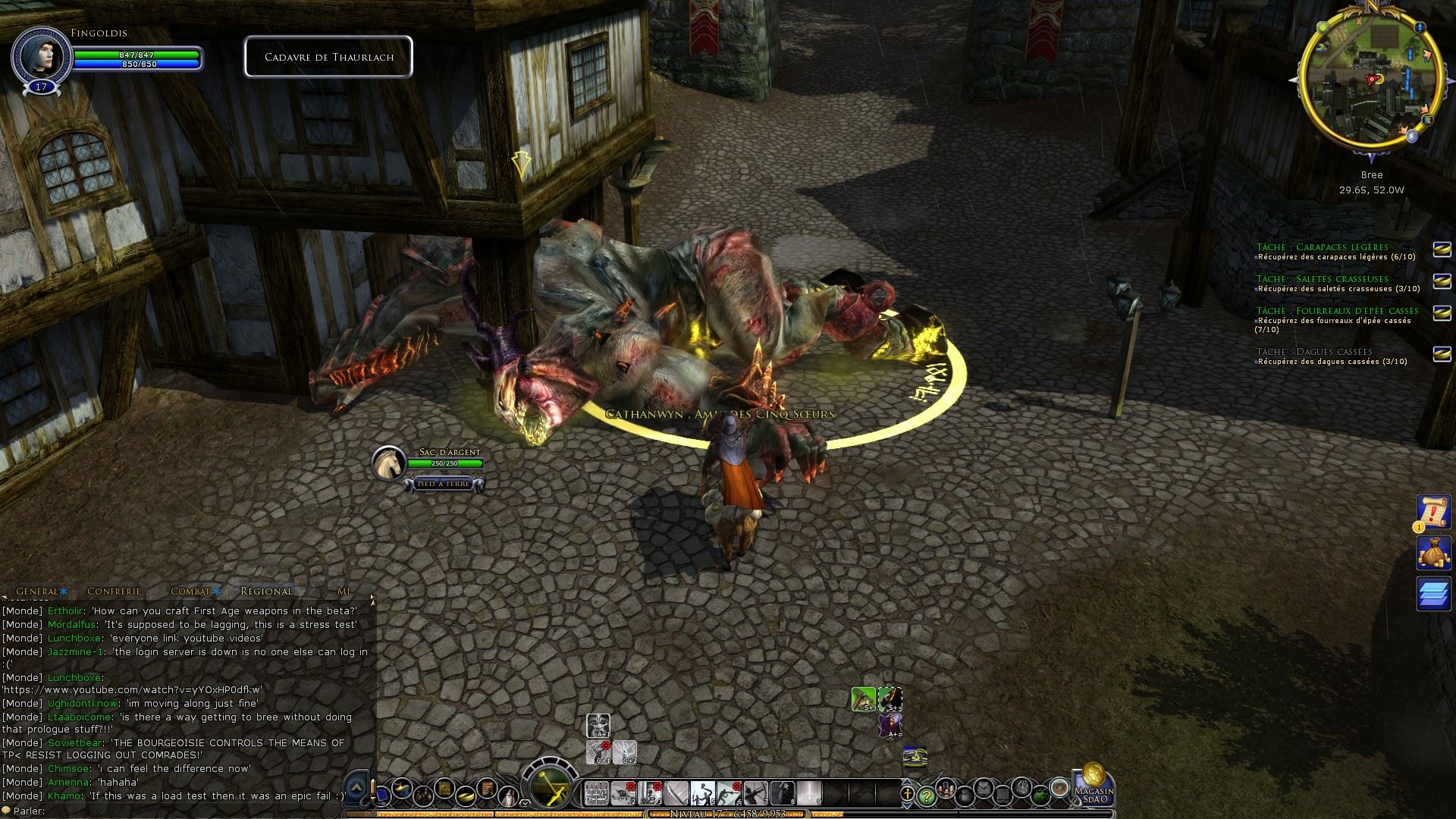
Task: Open the Regional chat tab
Action: 266,591
